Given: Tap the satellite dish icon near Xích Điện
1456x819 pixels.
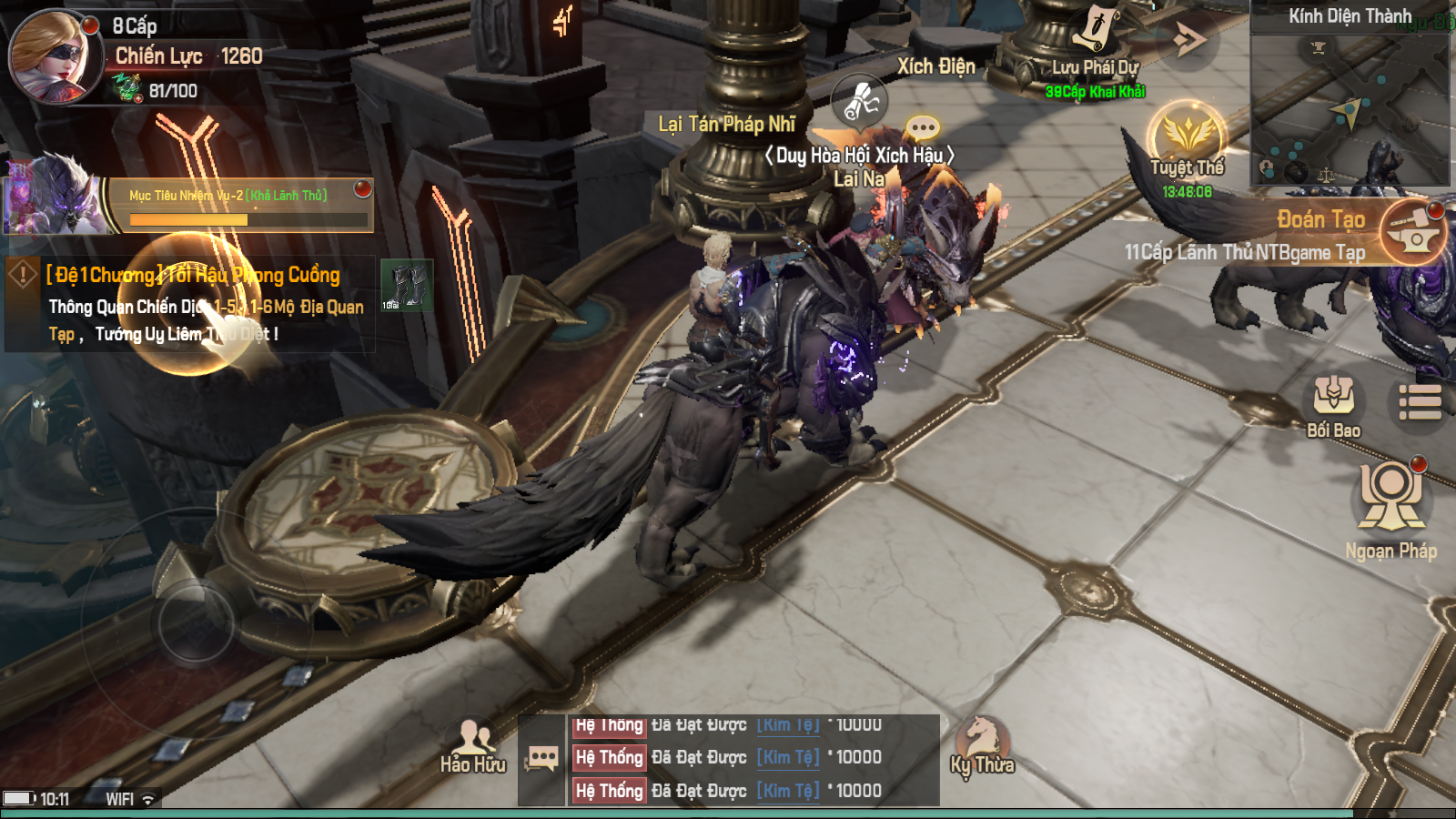Looking at the screenshot, I should 860,100.
